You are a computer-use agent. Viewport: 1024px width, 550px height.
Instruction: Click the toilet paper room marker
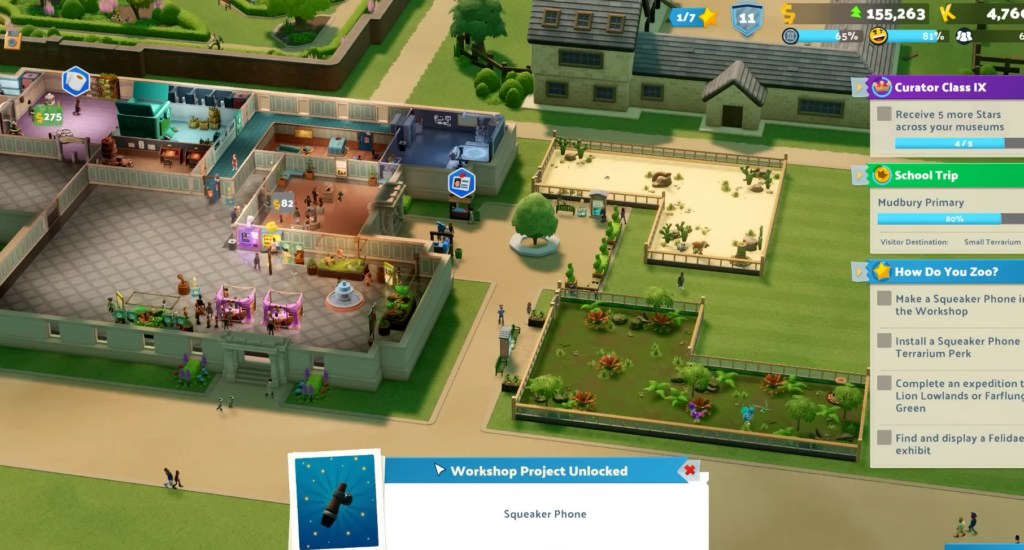point(76,80)
